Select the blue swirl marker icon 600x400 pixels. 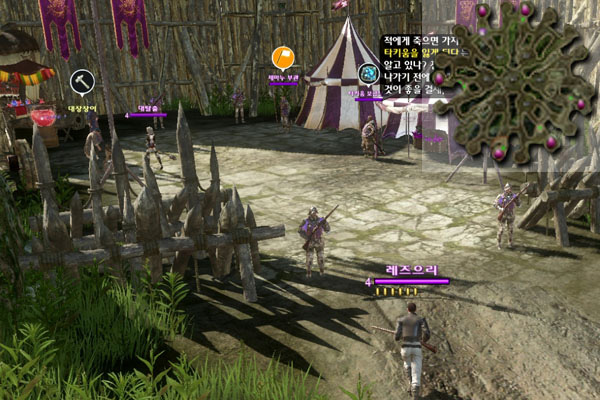(368, 74)
